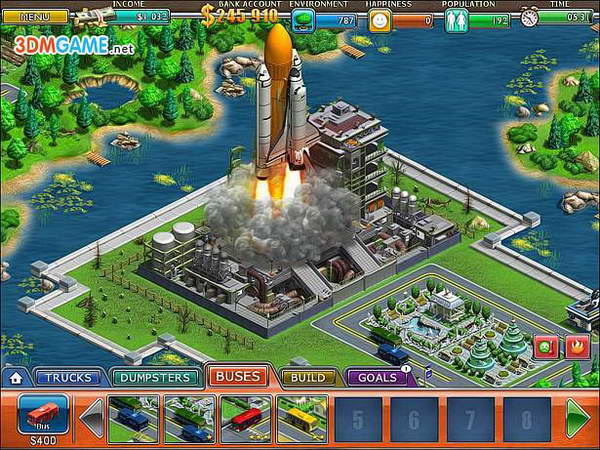Viewport: 600px width, 450px height.
Task: Select the Buses tab
Action: coord(237,377)
